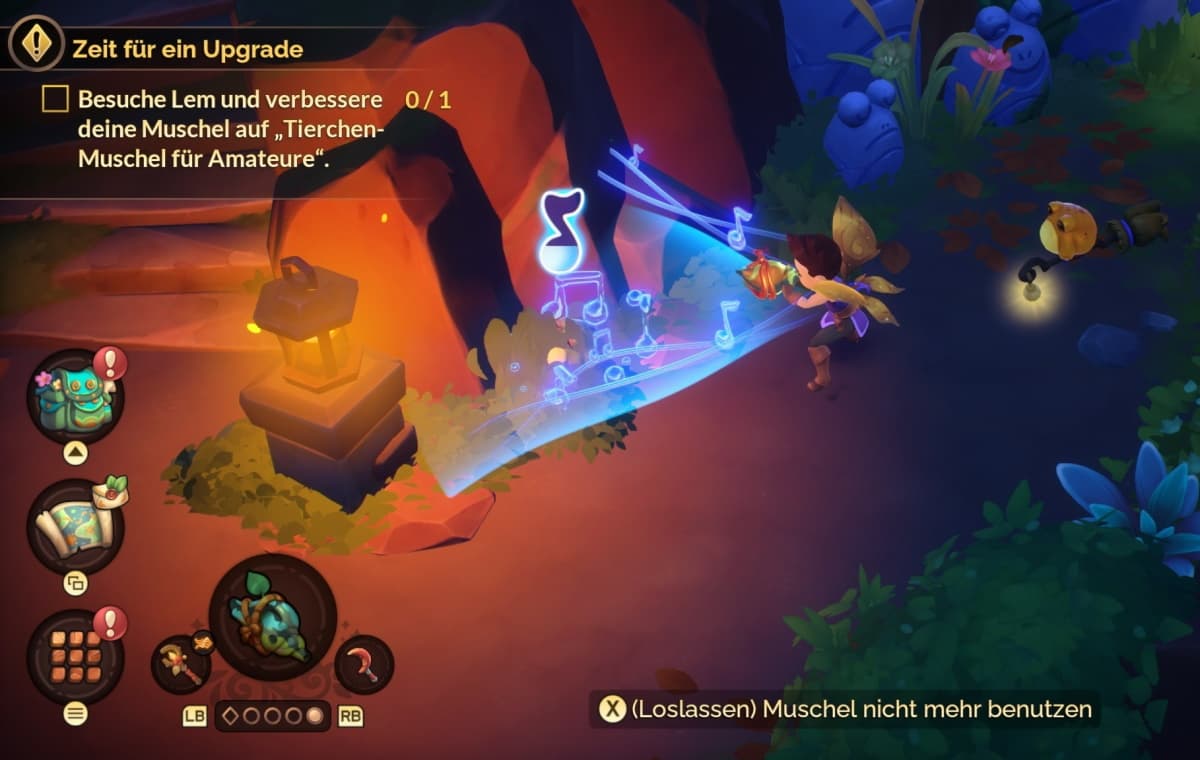This screenshot has height=760, width=1200.
Task: Switch to the red sickle tool
Action: pos(364,664)
